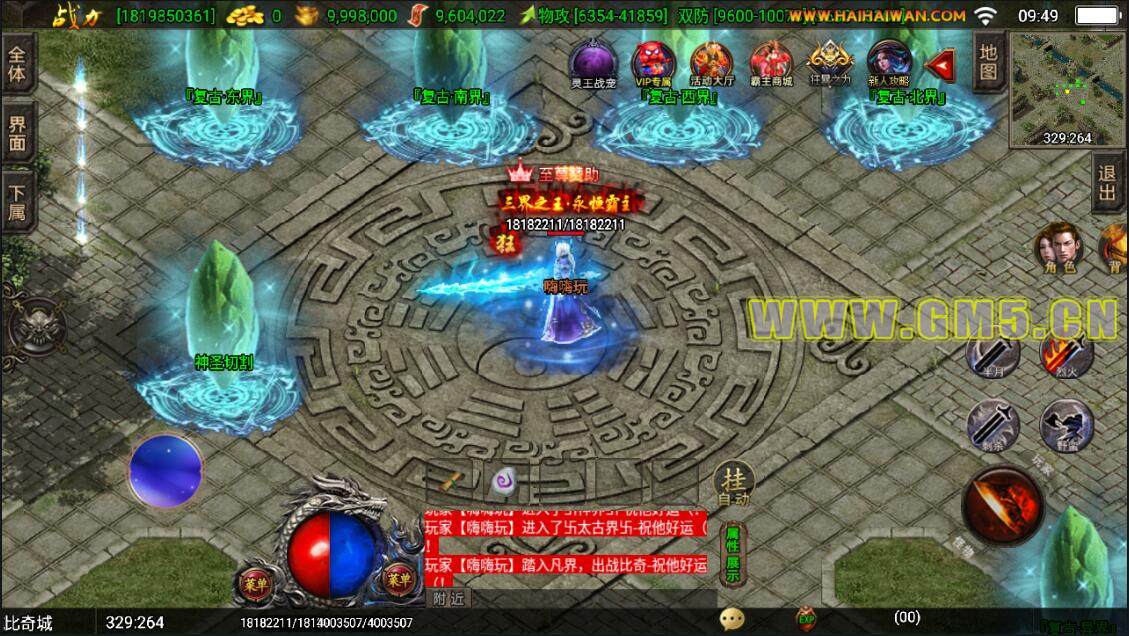
Task: Switch chat to the 附近 channel
Action: tap(450, 598)
